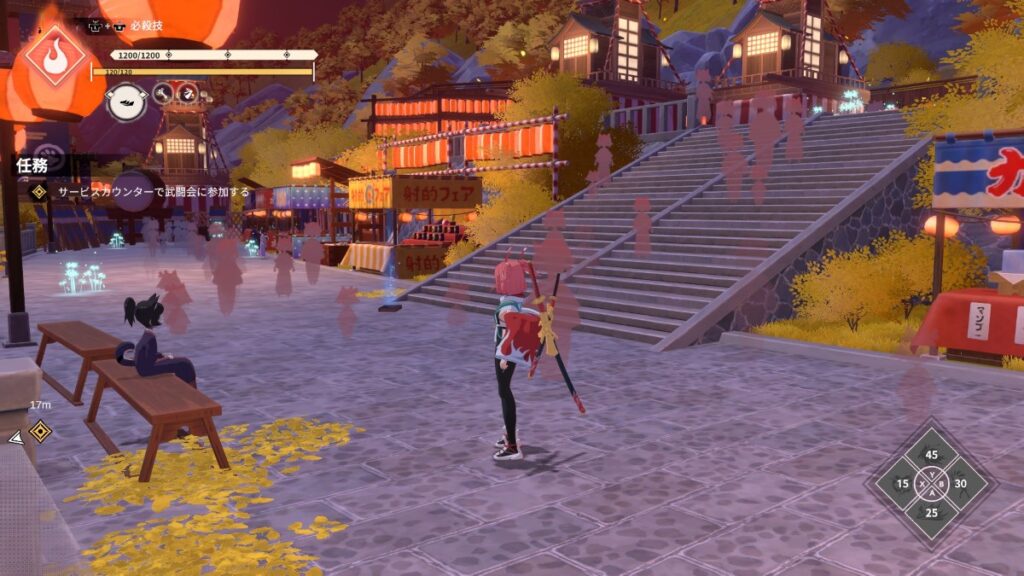Viewport: 1024px width, 576px height.
Task: Click the gold quest waypoint marker
Action: (40, 431)
